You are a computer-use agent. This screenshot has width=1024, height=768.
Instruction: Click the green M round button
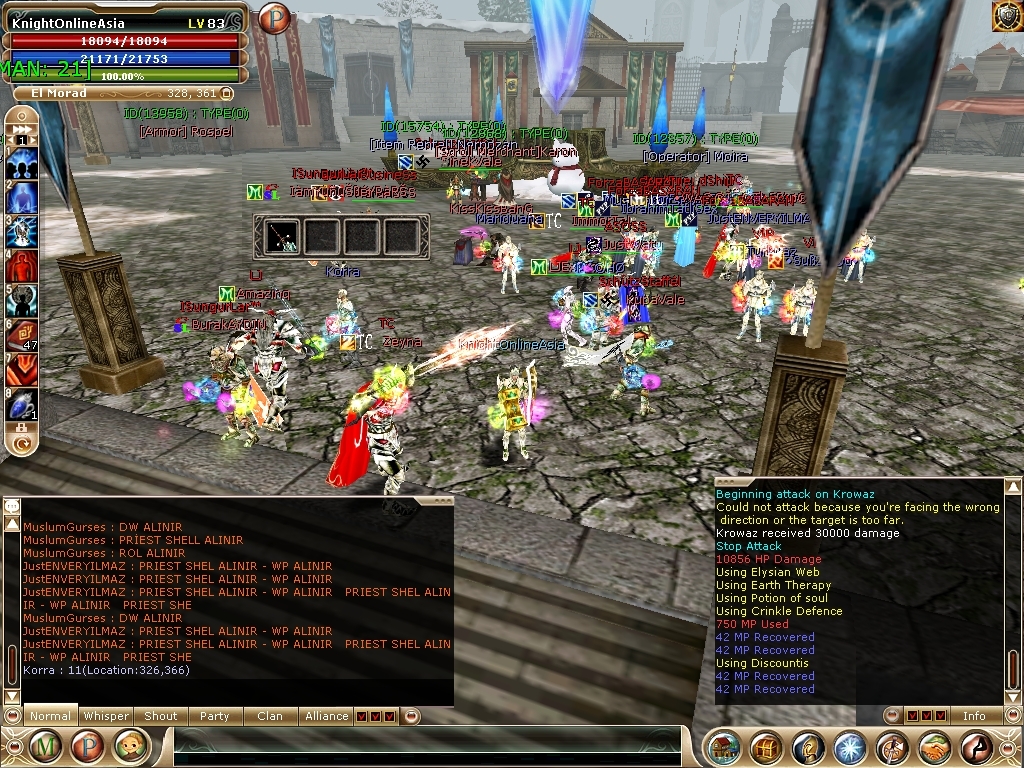pos(45,746)
